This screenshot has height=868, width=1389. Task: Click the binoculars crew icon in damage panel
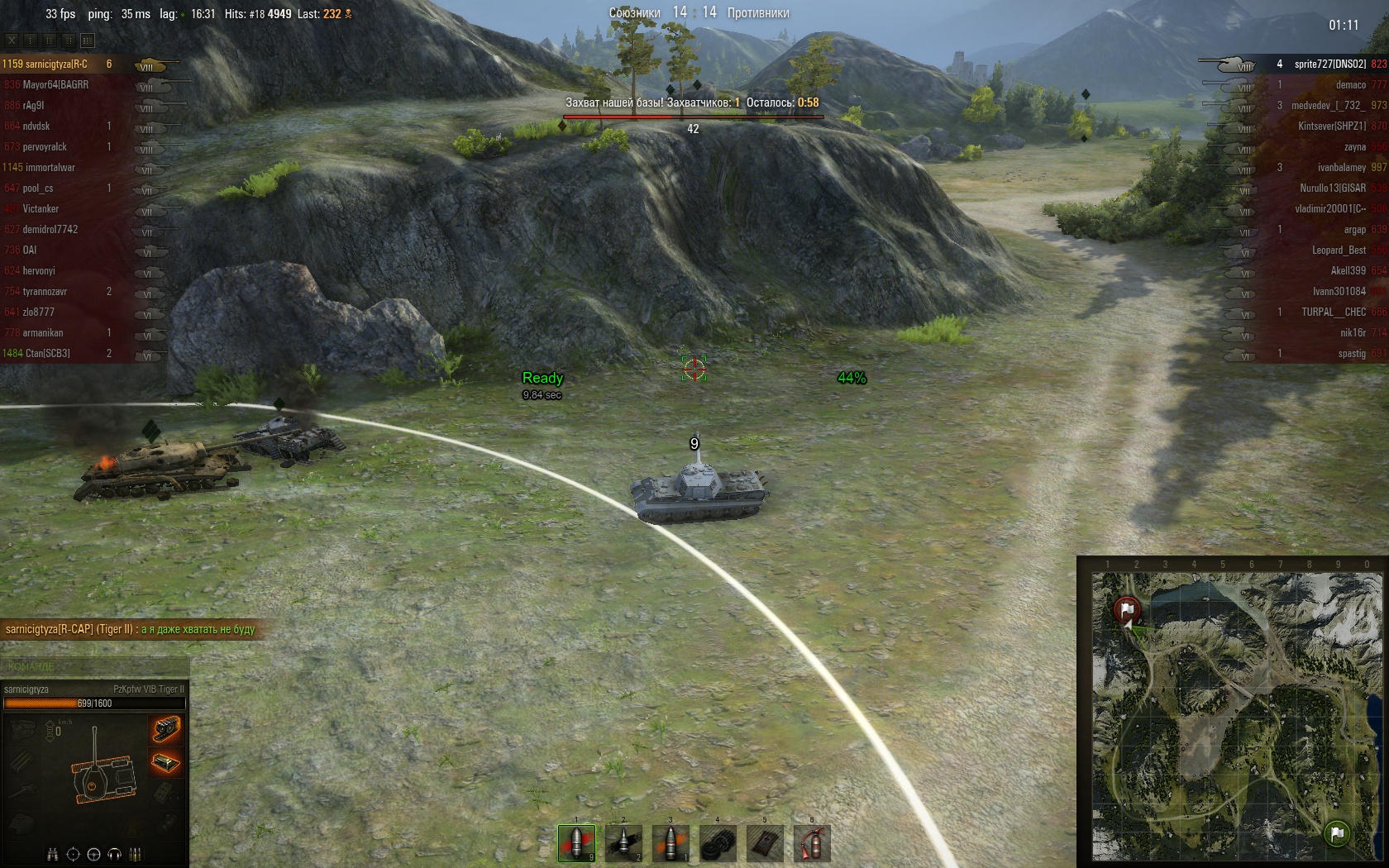coord(53,854)
